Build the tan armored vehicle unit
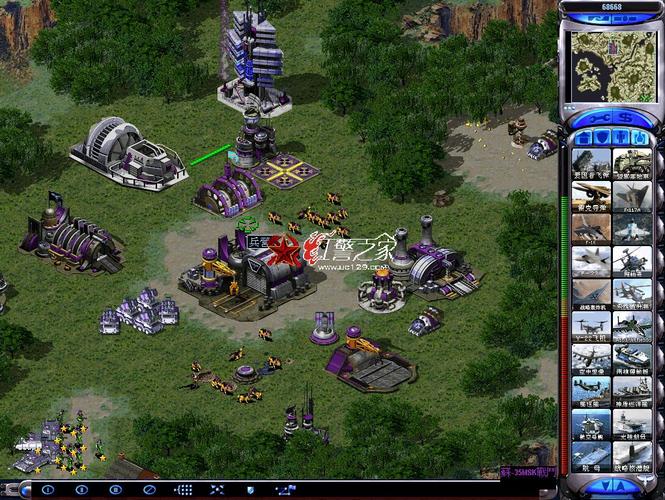Screen dimensions: 665x500 click(x=632, y=162)
